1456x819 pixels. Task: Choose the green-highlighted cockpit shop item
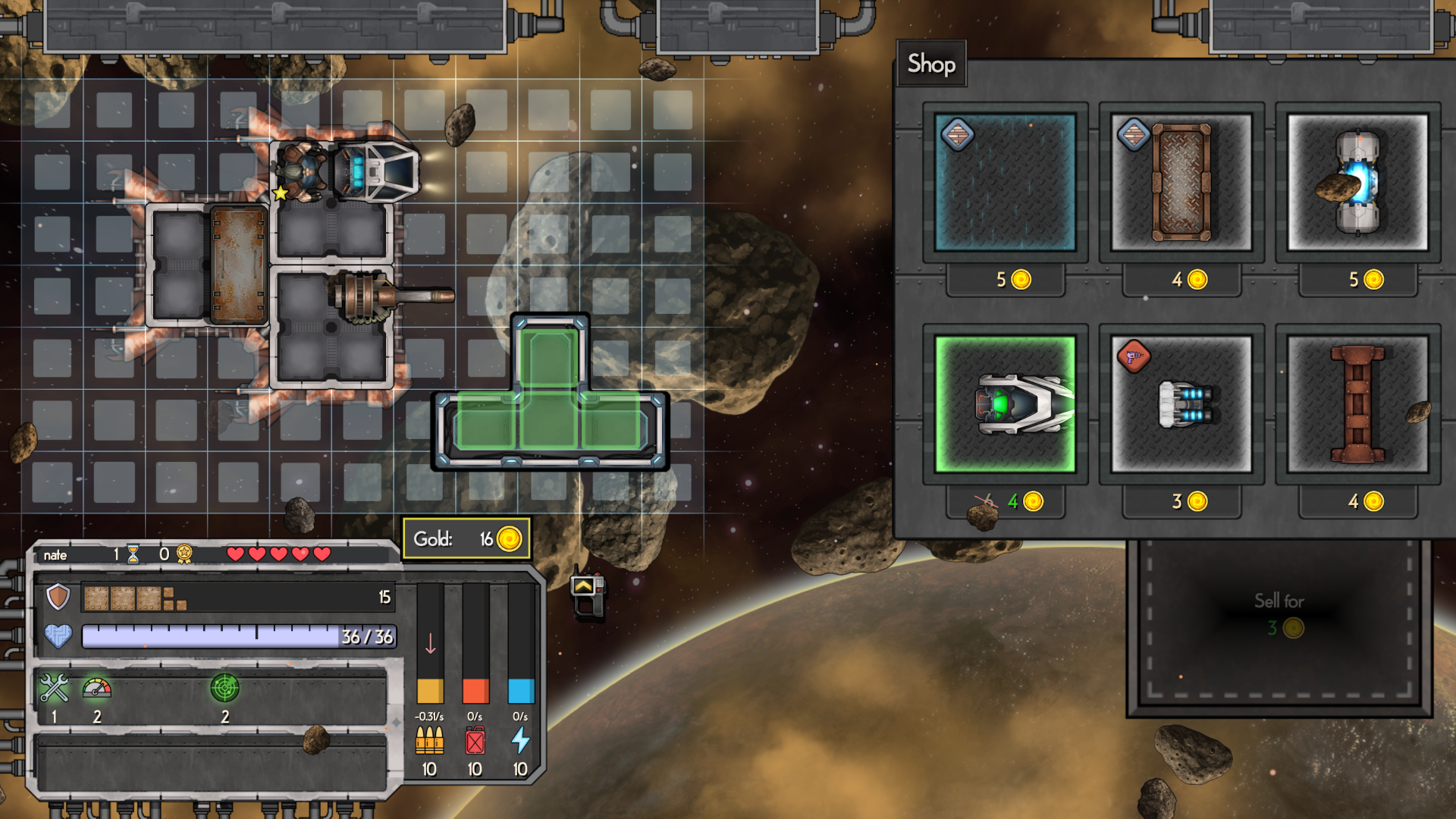pos(1005,404)
